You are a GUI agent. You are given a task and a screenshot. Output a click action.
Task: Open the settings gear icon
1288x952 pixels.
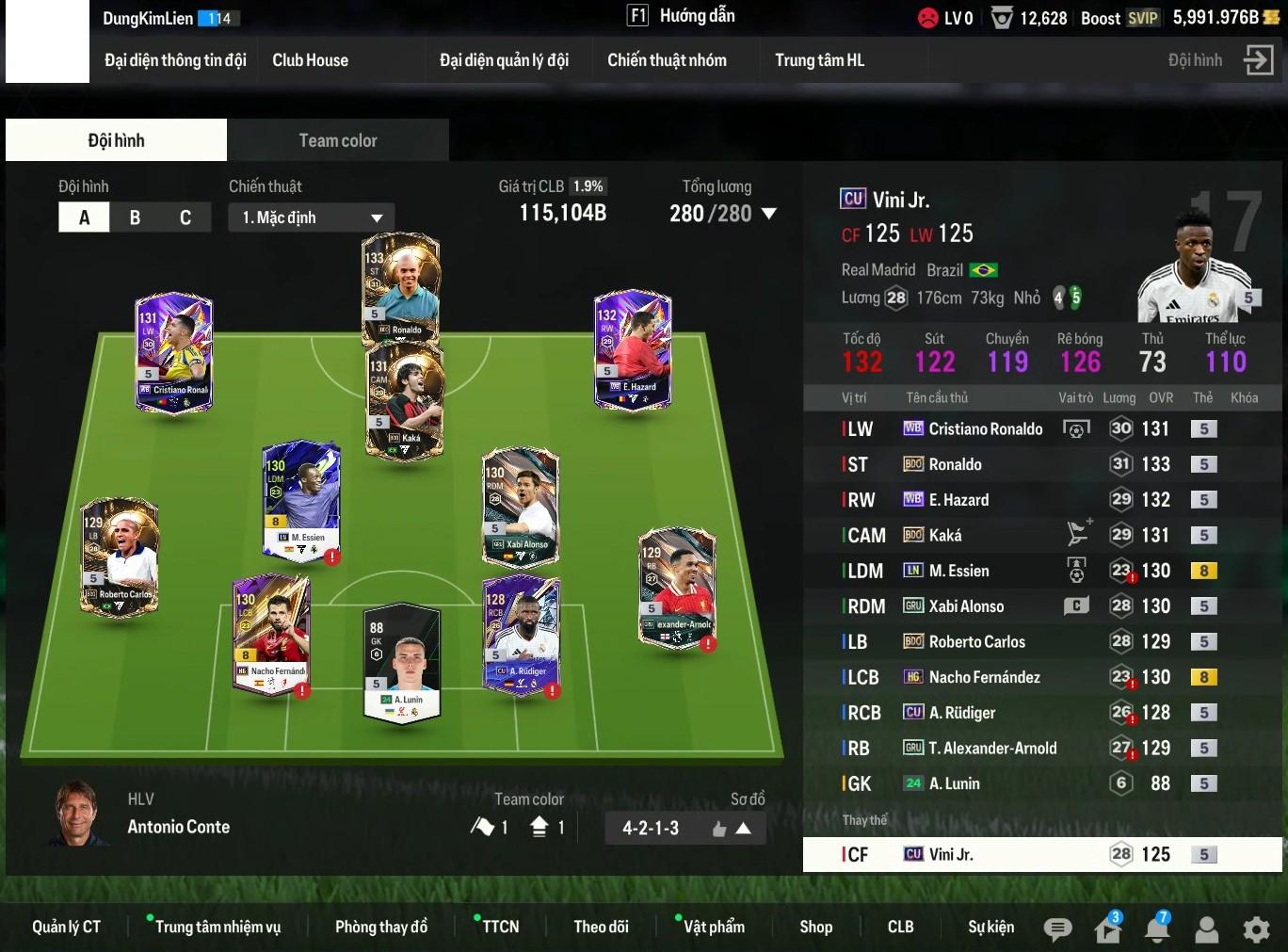click(1256, 929)
